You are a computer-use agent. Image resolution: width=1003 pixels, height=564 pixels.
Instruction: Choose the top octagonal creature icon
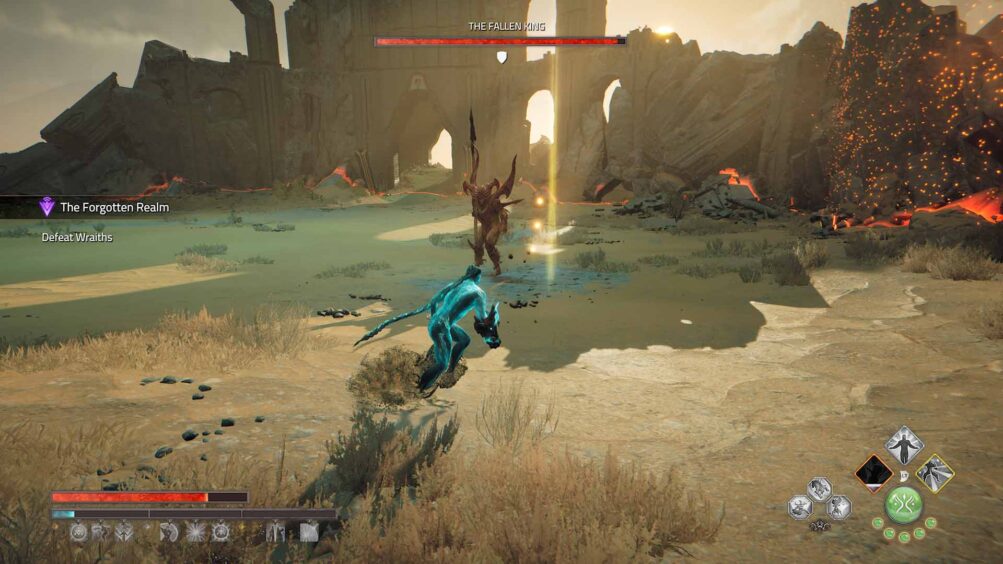tap(819, 489)
